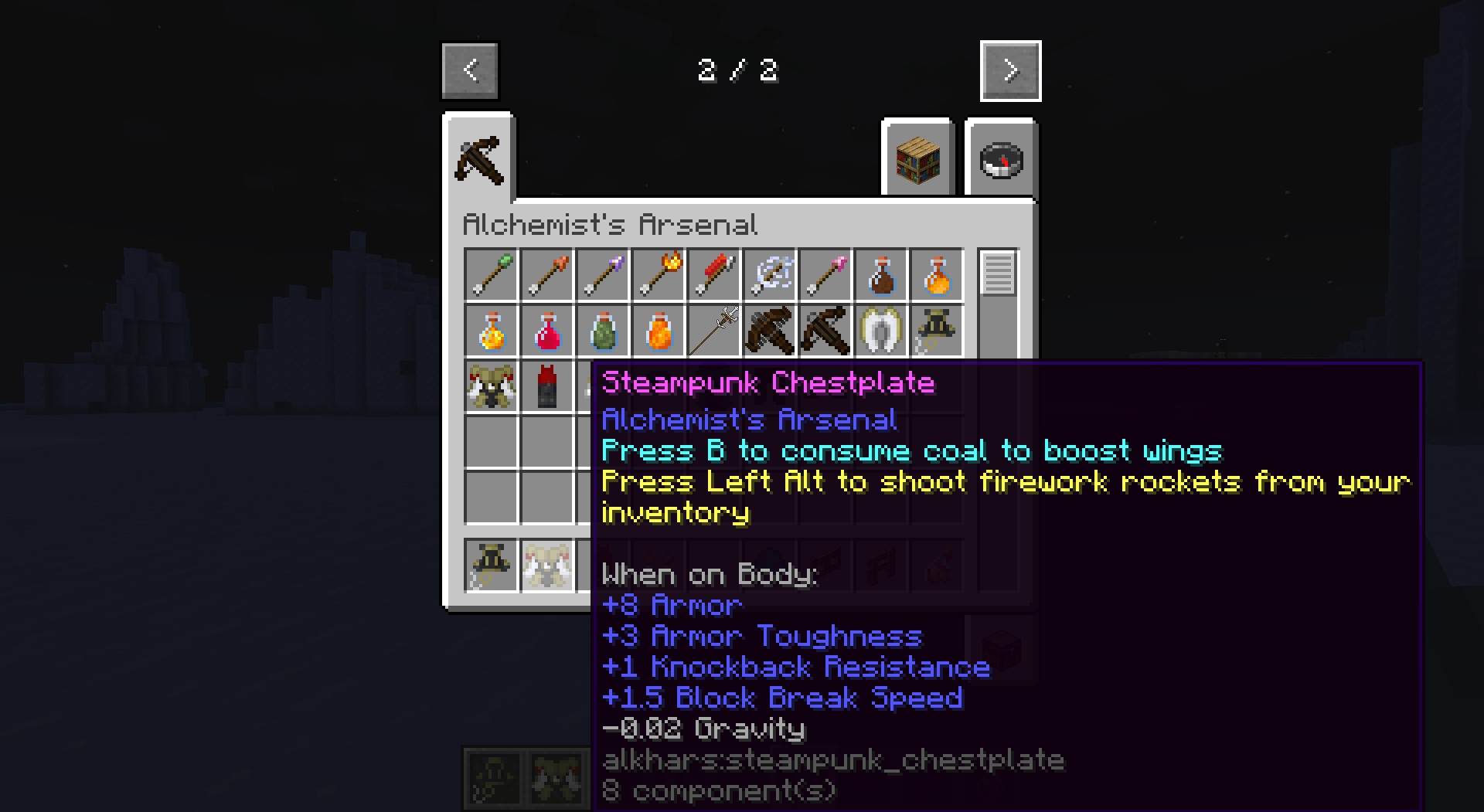Grab the pink-tipped arrow item
The height and width of the screenshot is (812, 1484).
[x=825, y=275]
